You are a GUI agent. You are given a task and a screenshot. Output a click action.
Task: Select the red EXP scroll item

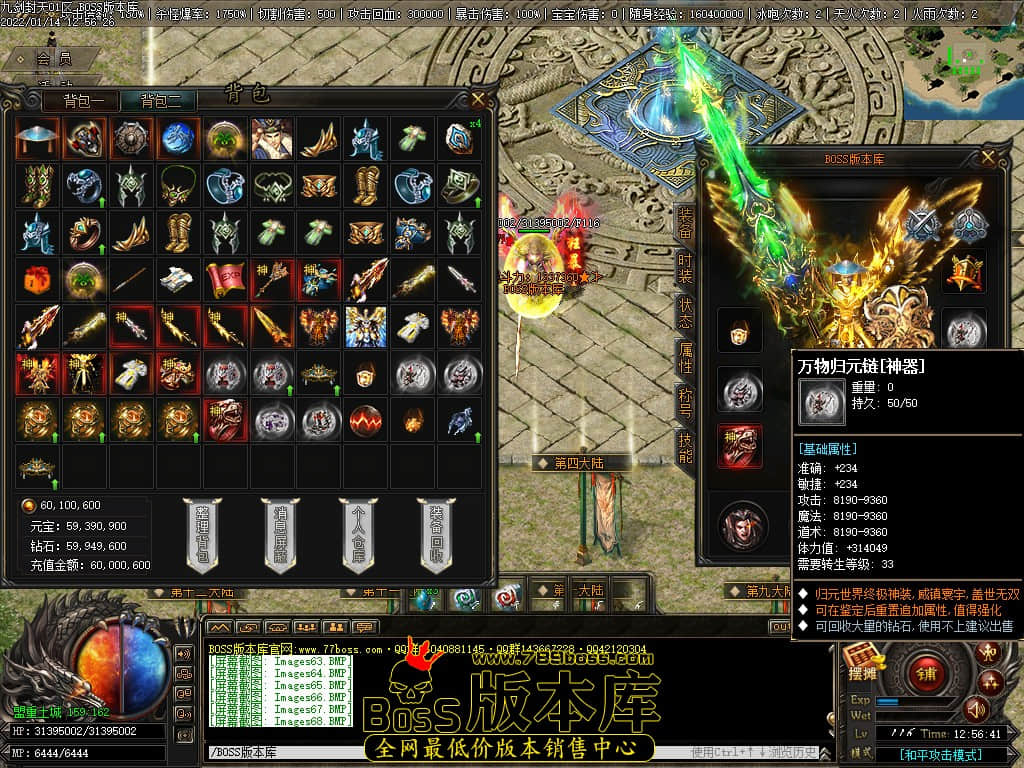[224, 280]
